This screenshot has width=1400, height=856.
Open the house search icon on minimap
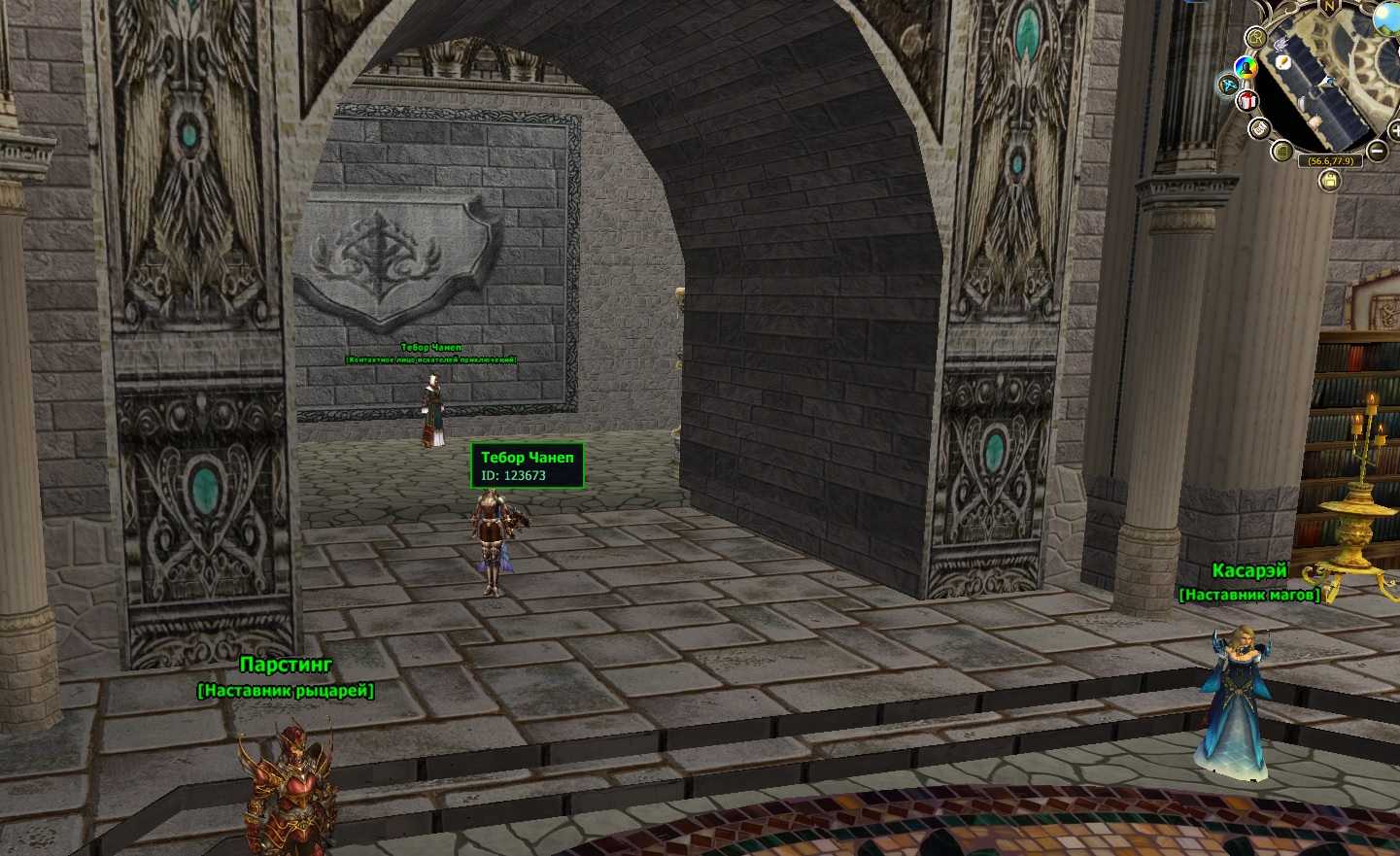pyautogui.click(x=1256, y=38)
